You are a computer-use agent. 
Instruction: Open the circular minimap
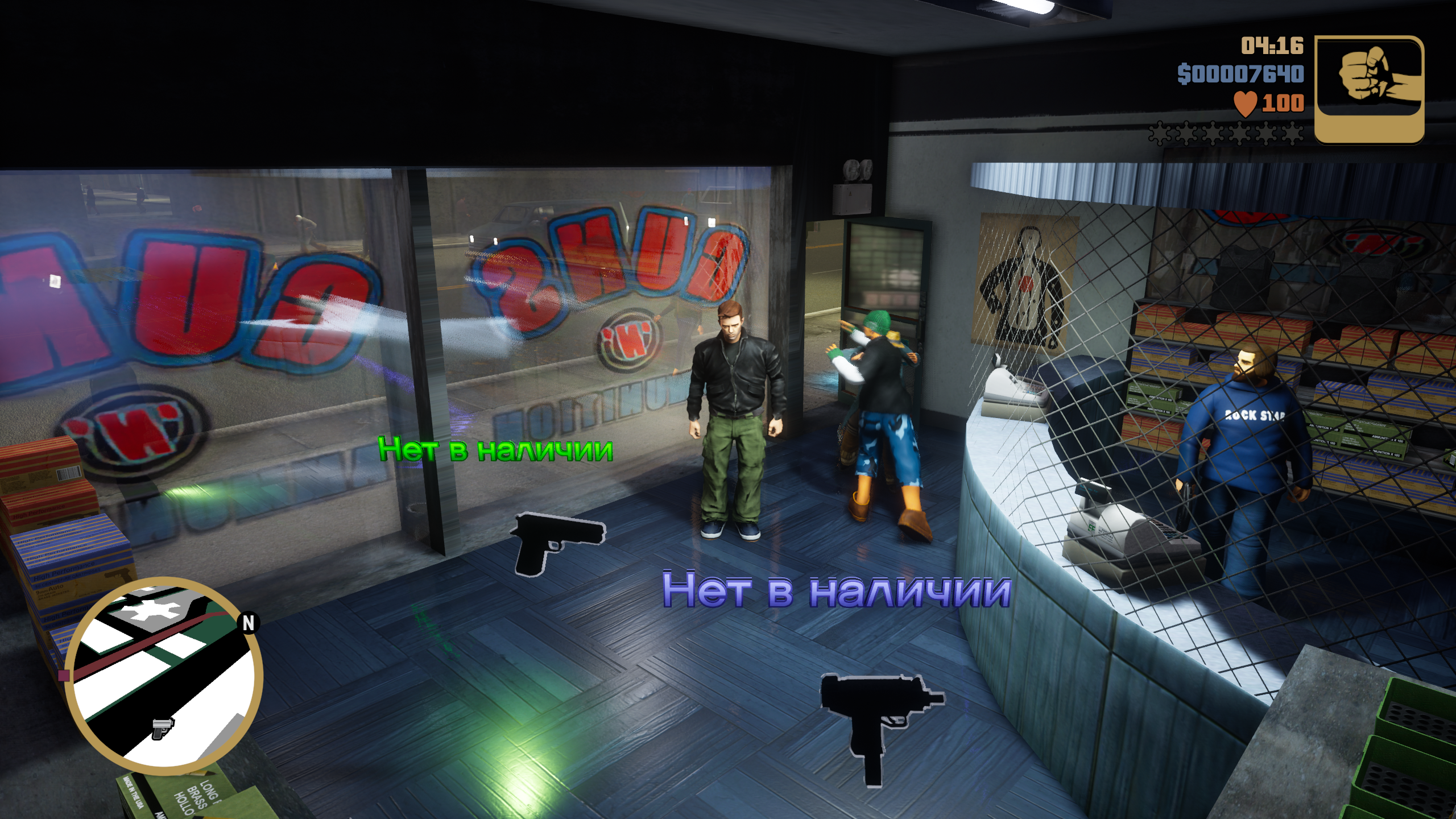click(x=164, y=676)
